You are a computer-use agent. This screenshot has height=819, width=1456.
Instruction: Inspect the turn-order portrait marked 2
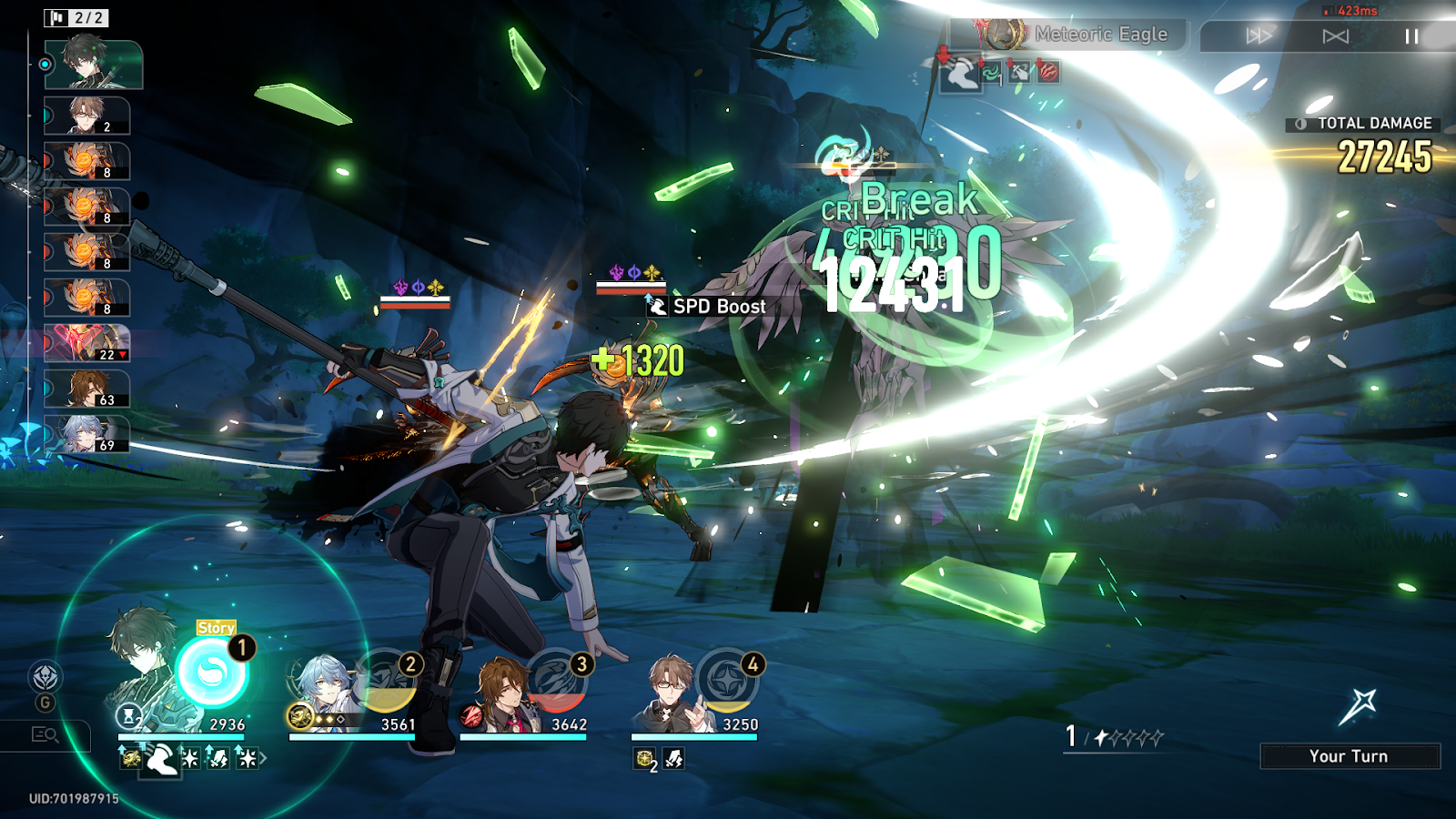pyautogui.click(x=88, y=116)
